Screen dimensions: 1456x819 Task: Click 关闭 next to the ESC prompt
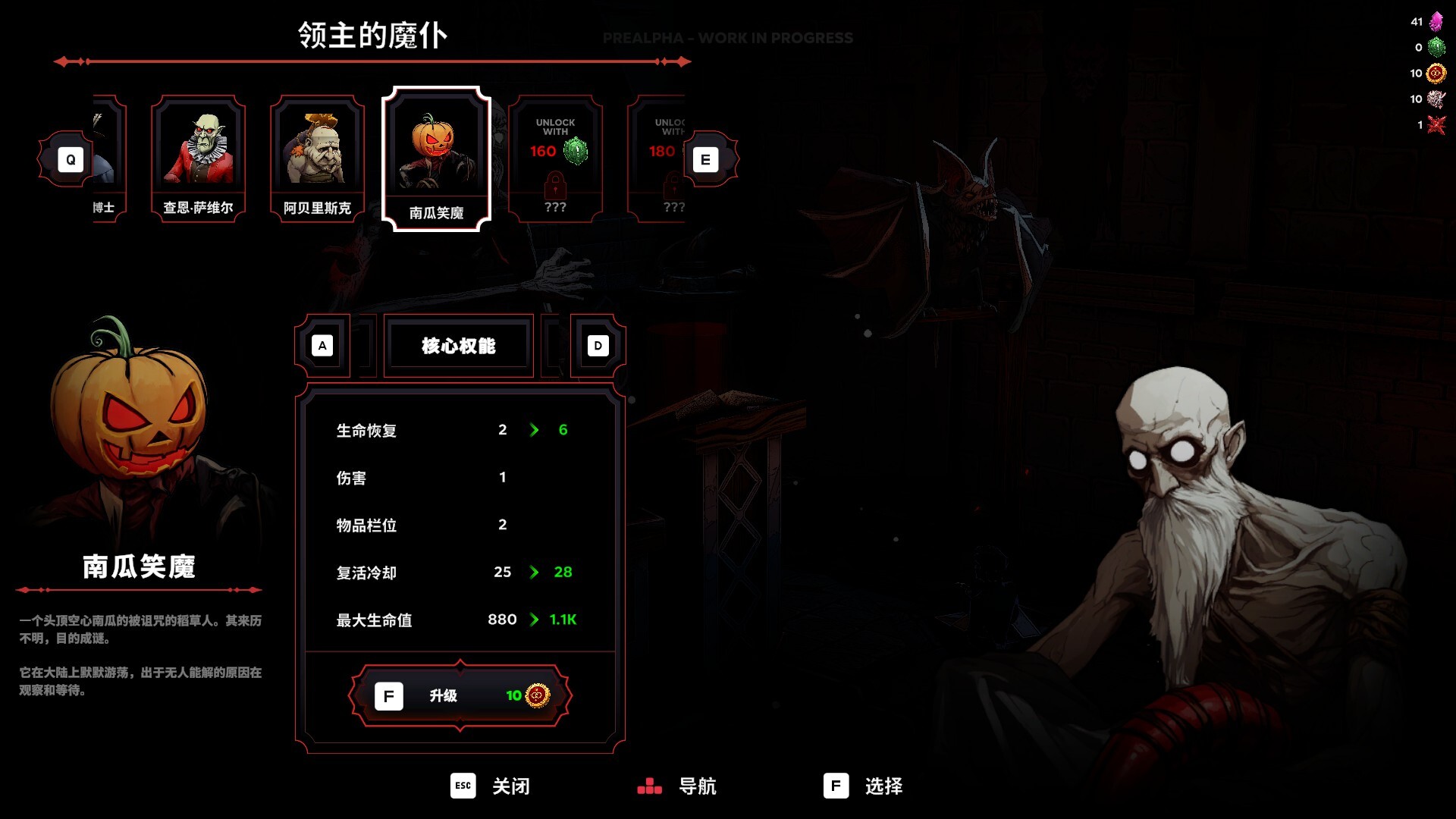point(513,787)
